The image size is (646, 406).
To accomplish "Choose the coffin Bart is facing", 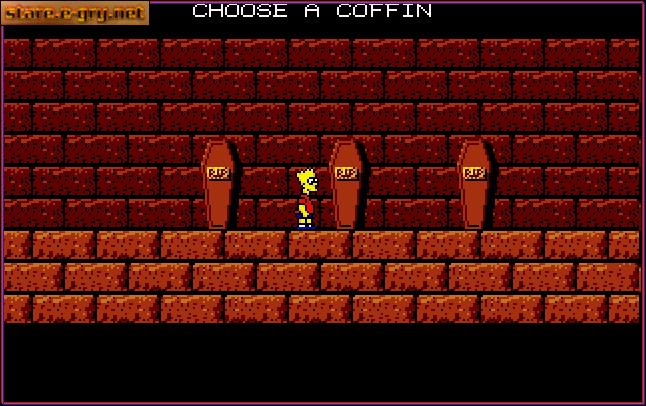I will tap(346, 184).
